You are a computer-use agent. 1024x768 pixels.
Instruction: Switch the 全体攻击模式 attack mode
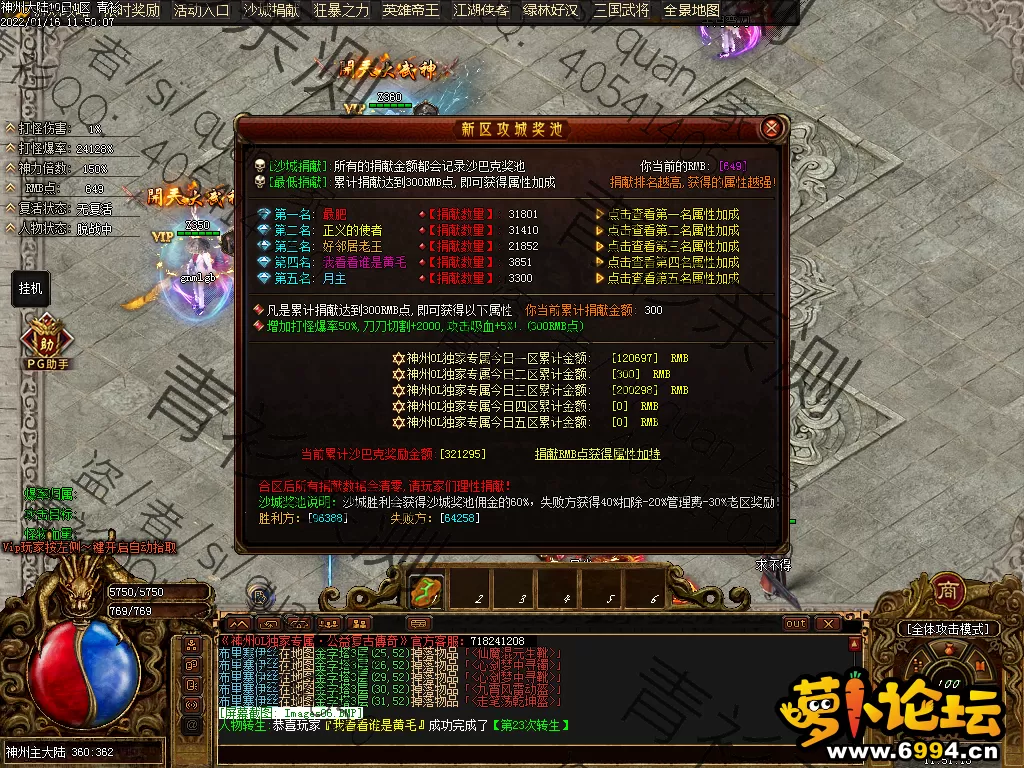click(949, 629)
